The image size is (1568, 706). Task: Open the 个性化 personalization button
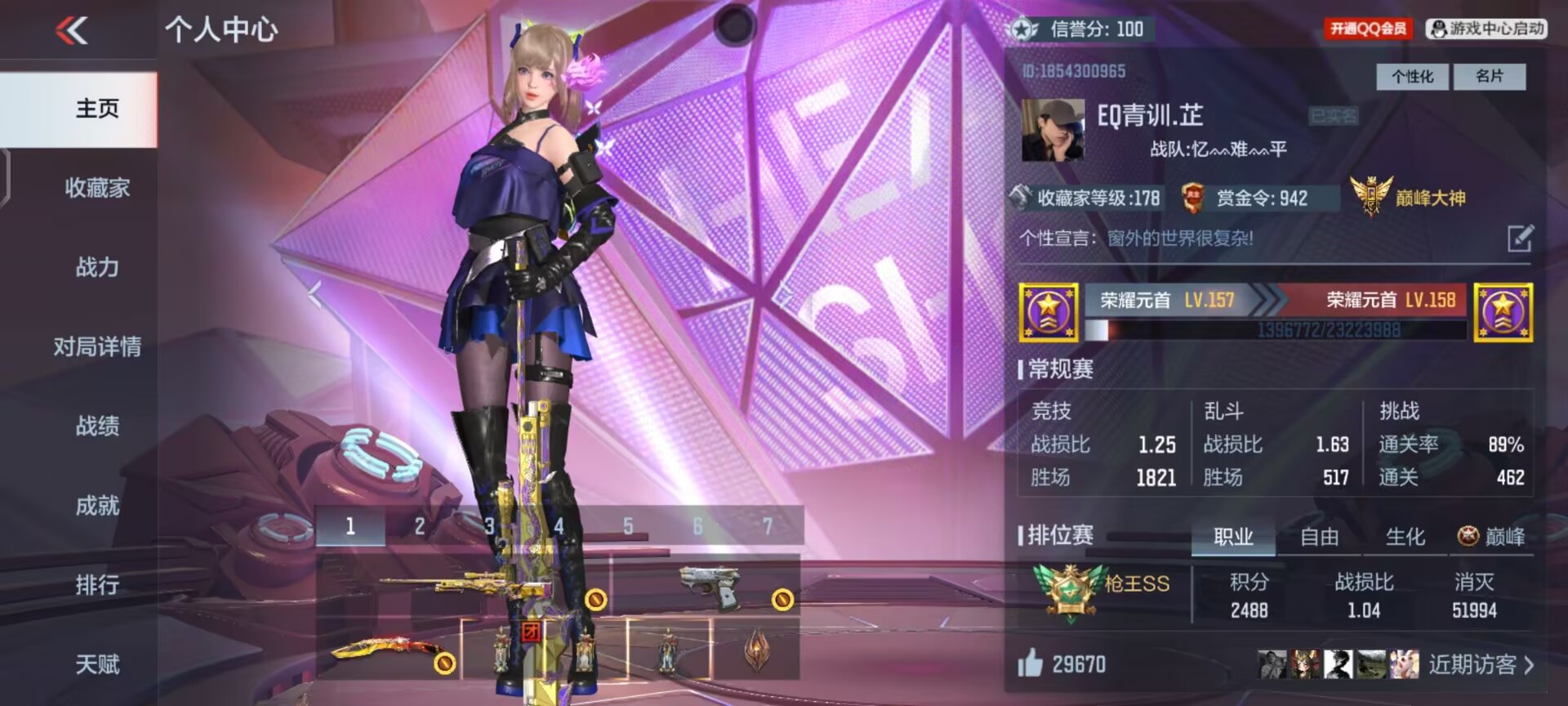1412,77
